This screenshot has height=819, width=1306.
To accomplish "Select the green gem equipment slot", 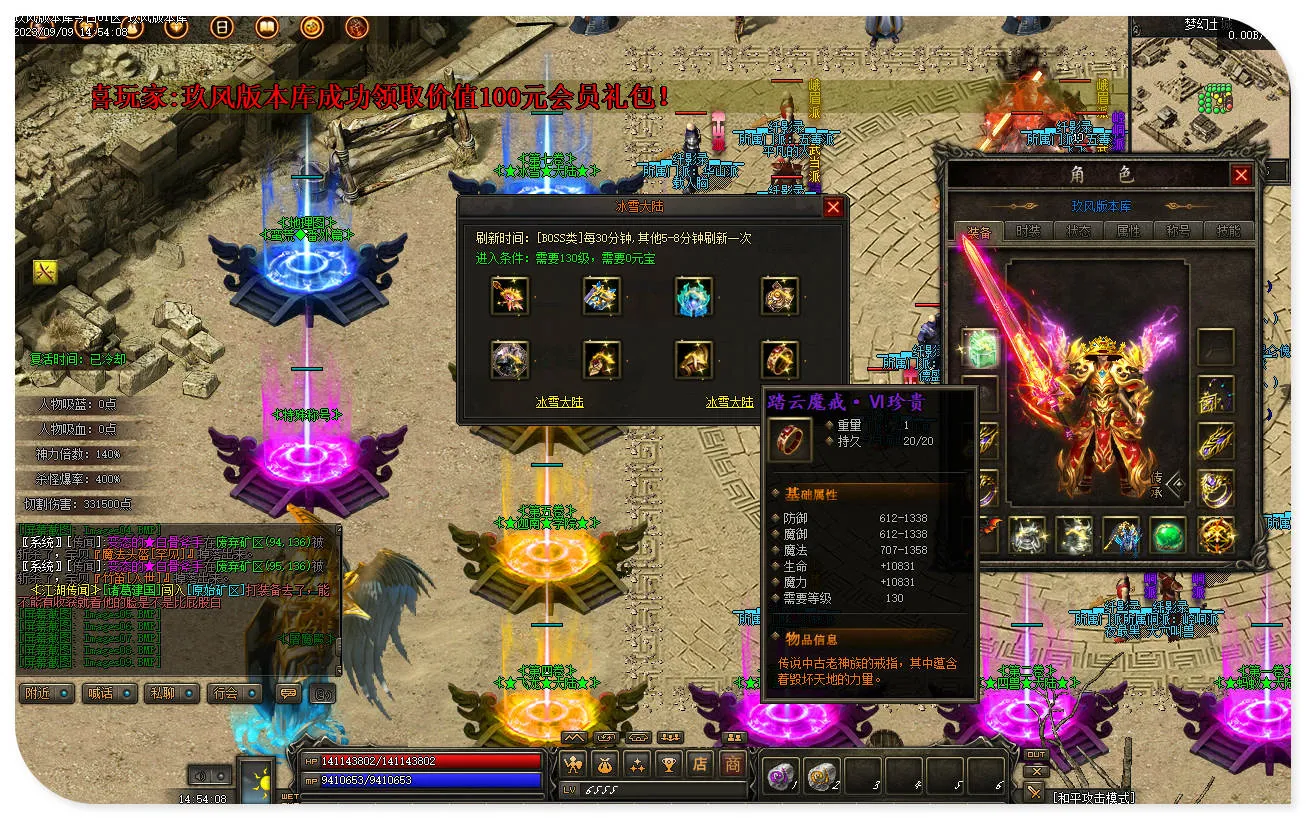I will coord(1167,535).
